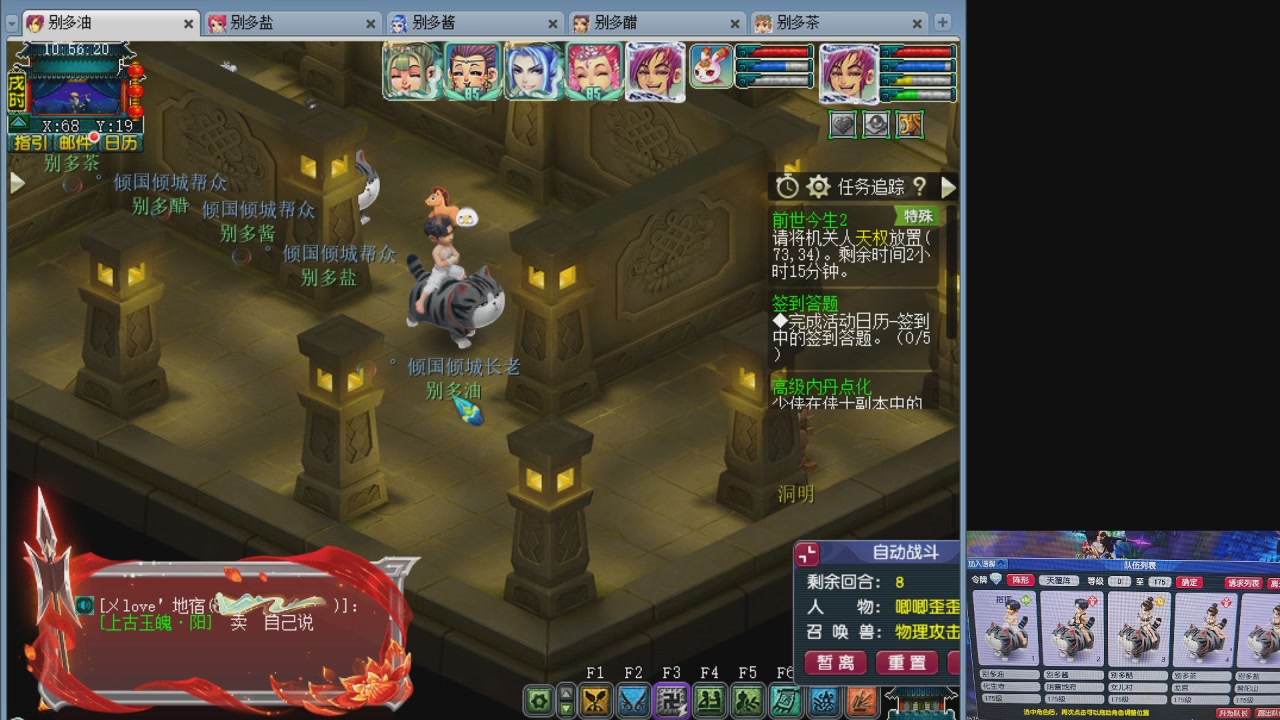The height and width of the screenshot is (720, 1280).
Task: Click the alarm clock icon beside 任务追踪
Action: tap(788, 187)
